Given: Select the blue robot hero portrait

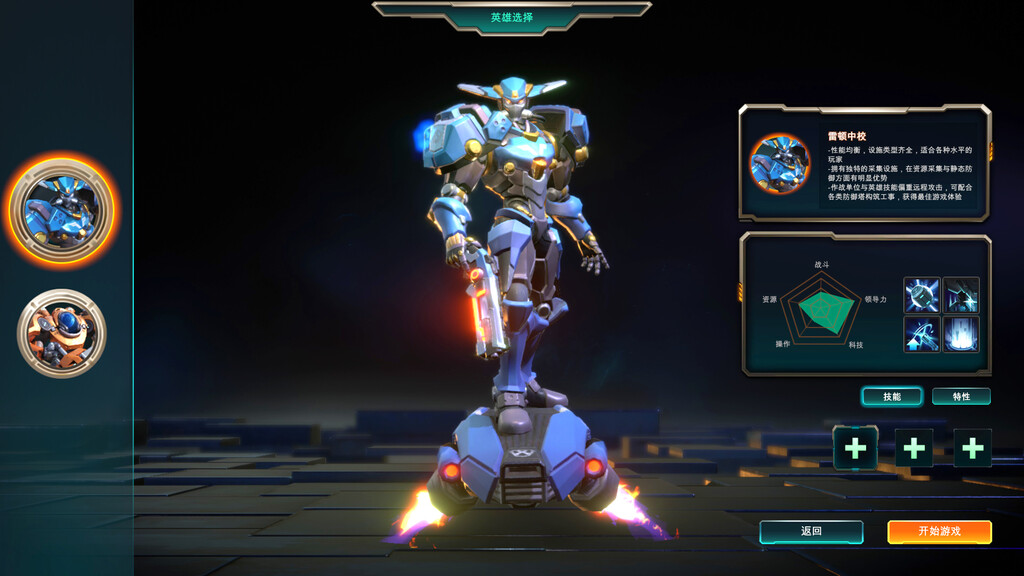Looking at the screenshot, I should [62, 210].
